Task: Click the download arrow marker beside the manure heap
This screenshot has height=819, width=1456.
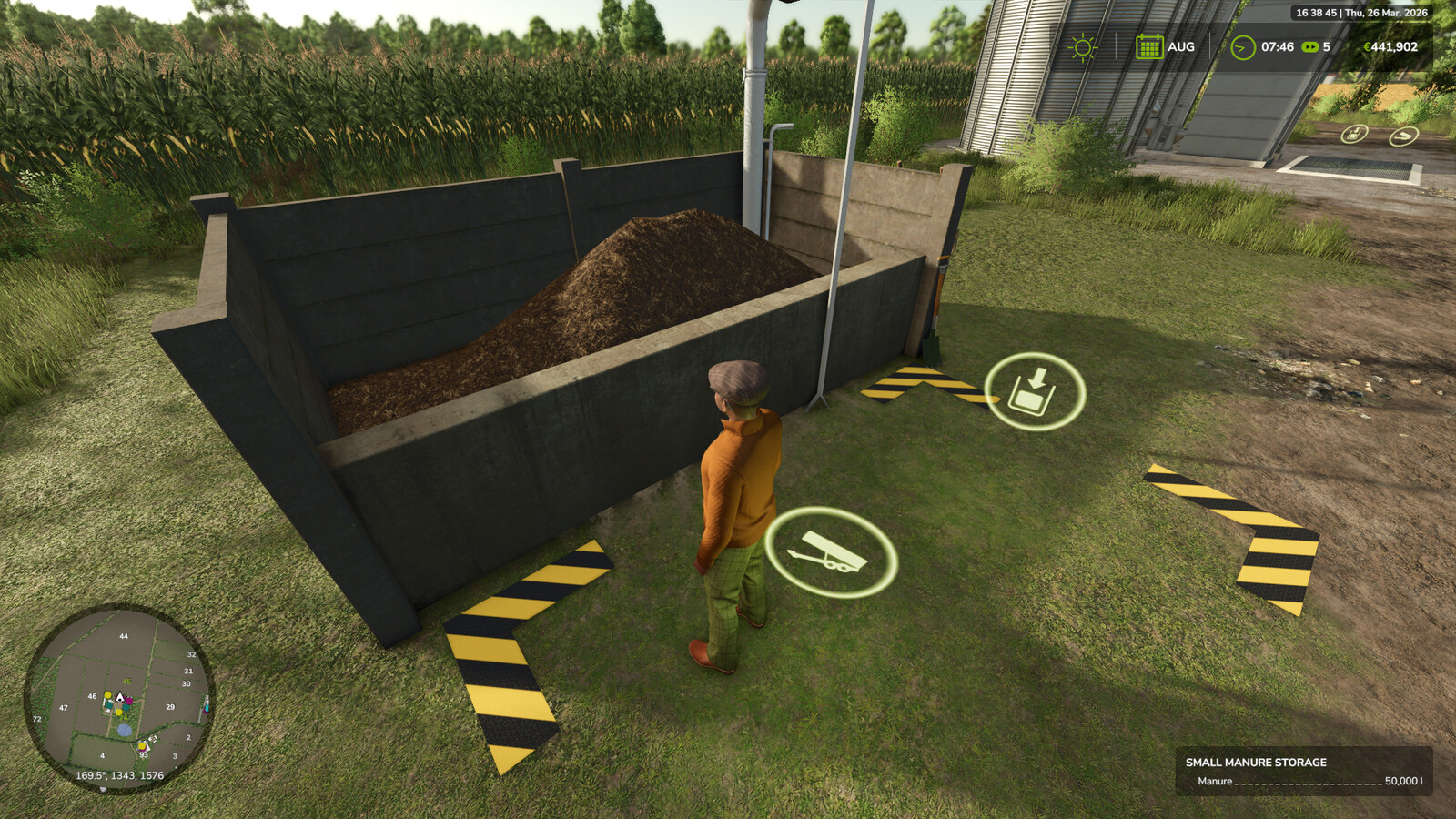Action: coord(1033,389)
